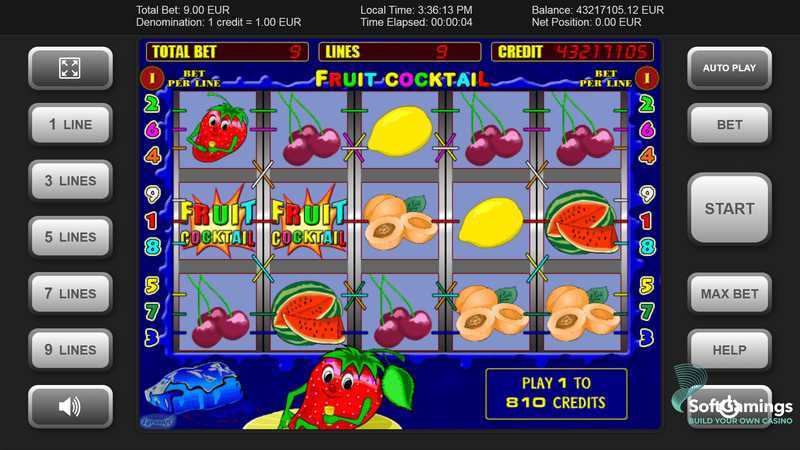Apply the MAX BET
Screen dimensions: 800x450
729,294
